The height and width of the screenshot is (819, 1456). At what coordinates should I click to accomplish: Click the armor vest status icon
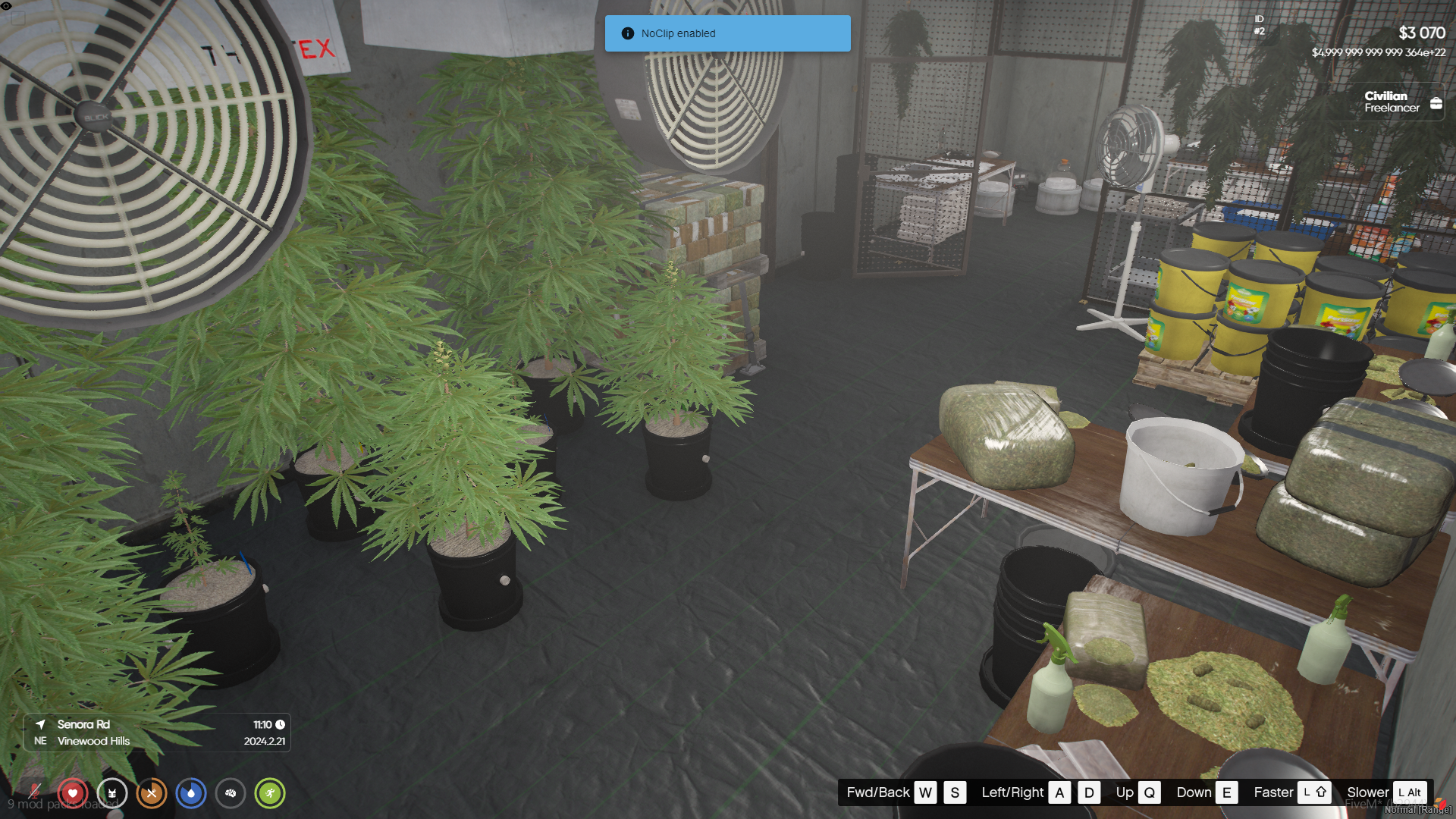pos(112,793)
